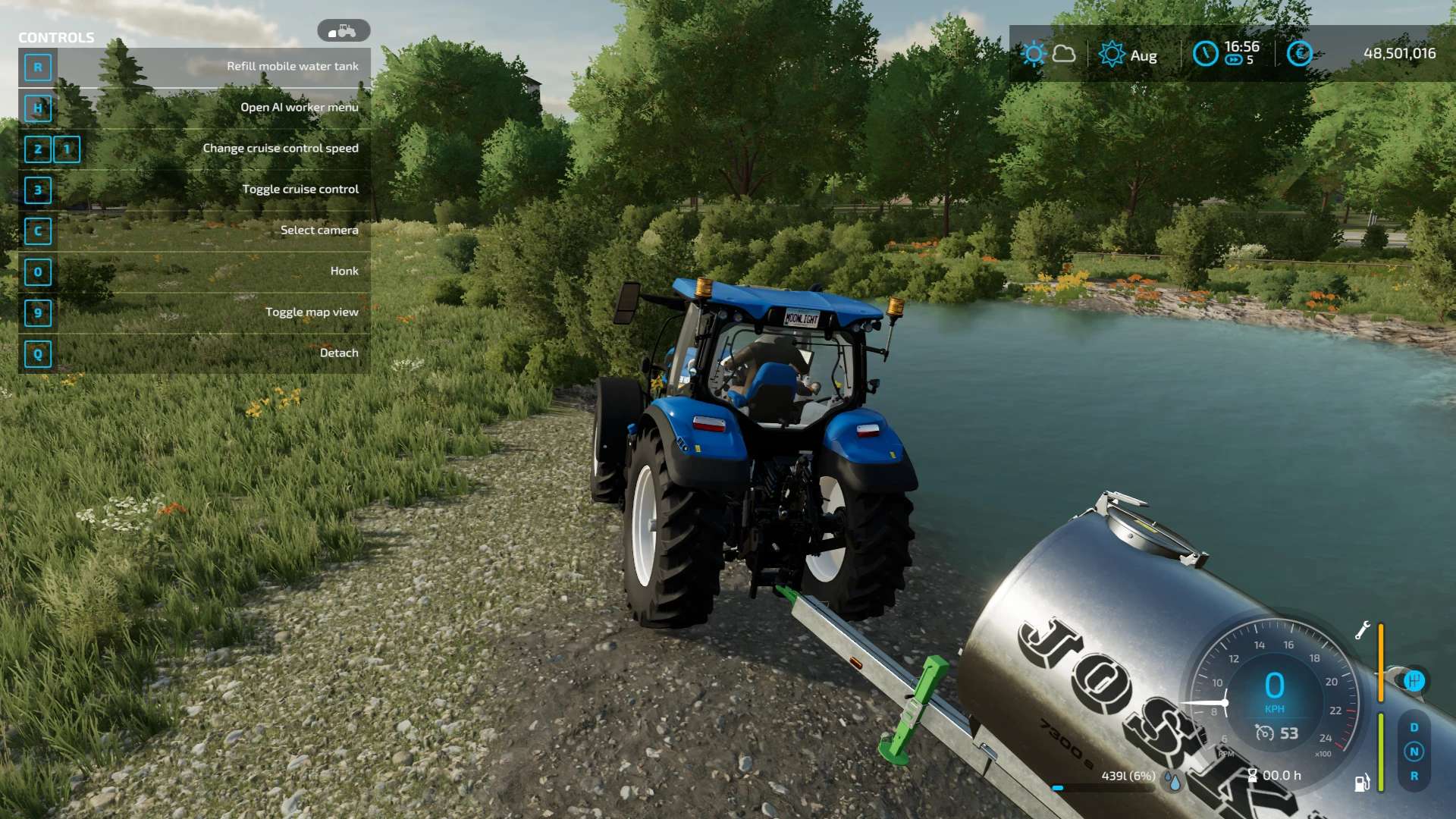Select the R reverse gear indicator

point(1414,776)
